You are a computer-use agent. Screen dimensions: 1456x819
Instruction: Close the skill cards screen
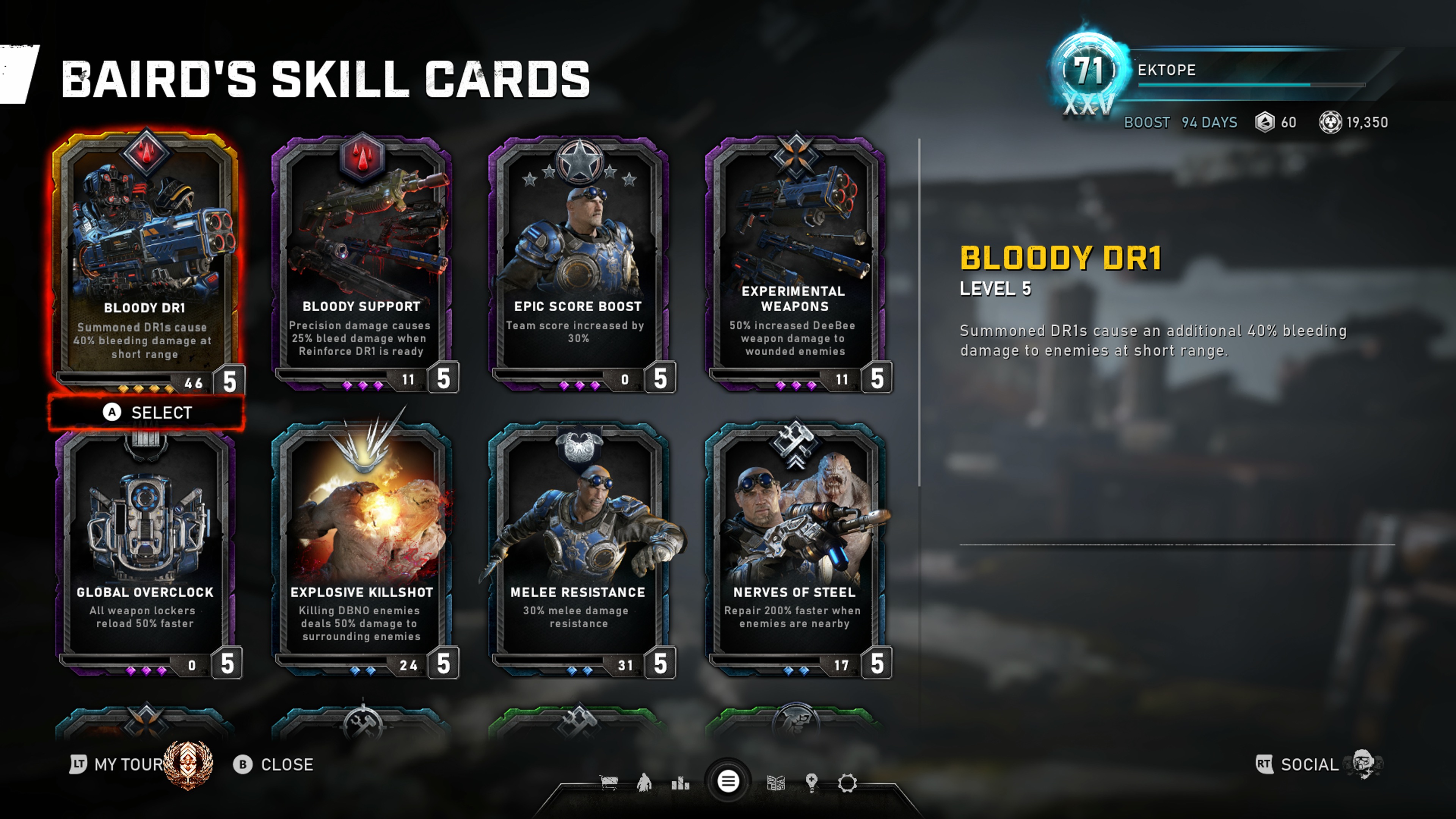273,764
